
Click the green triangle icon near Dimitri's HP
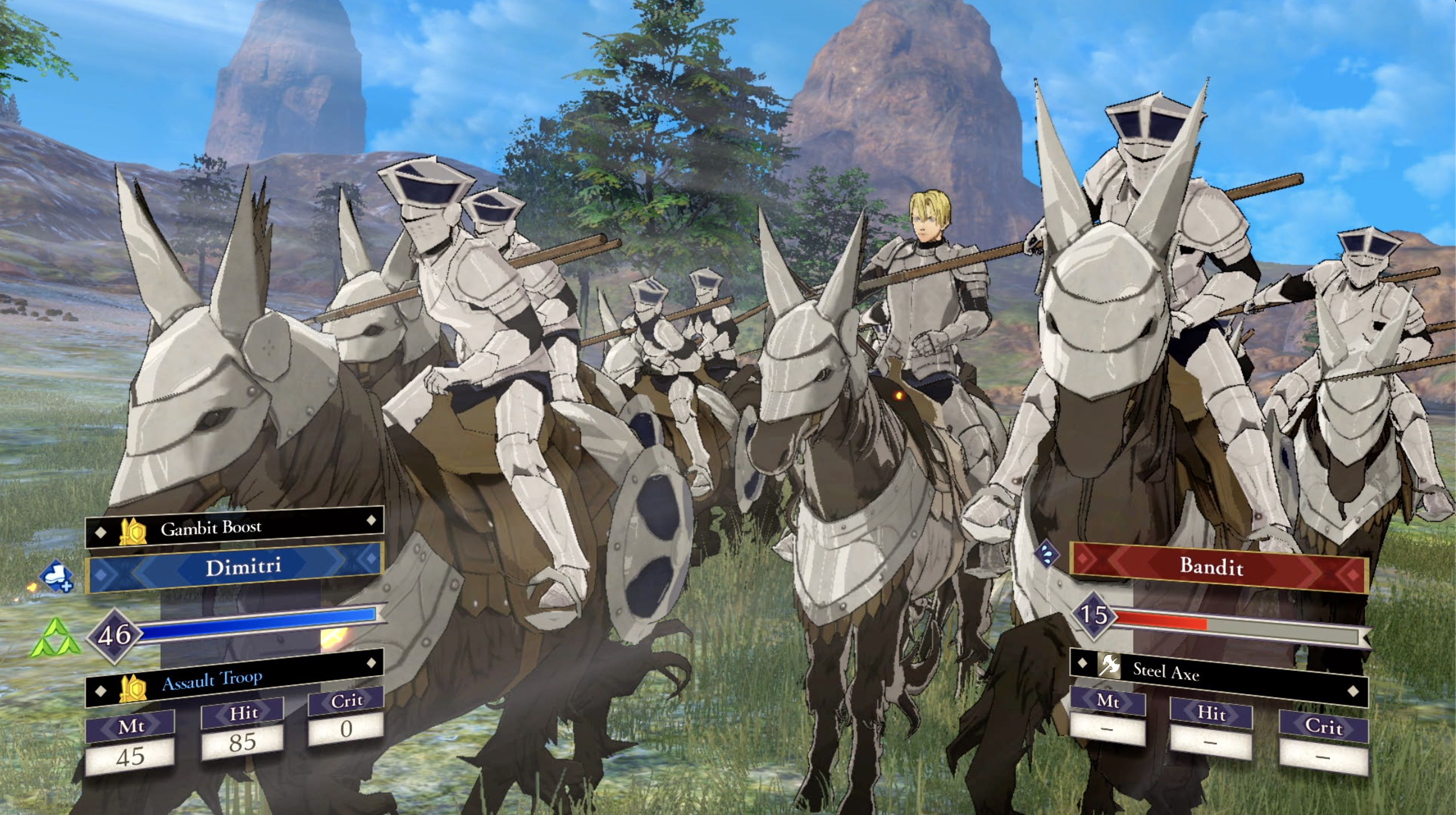click(55, 639)
